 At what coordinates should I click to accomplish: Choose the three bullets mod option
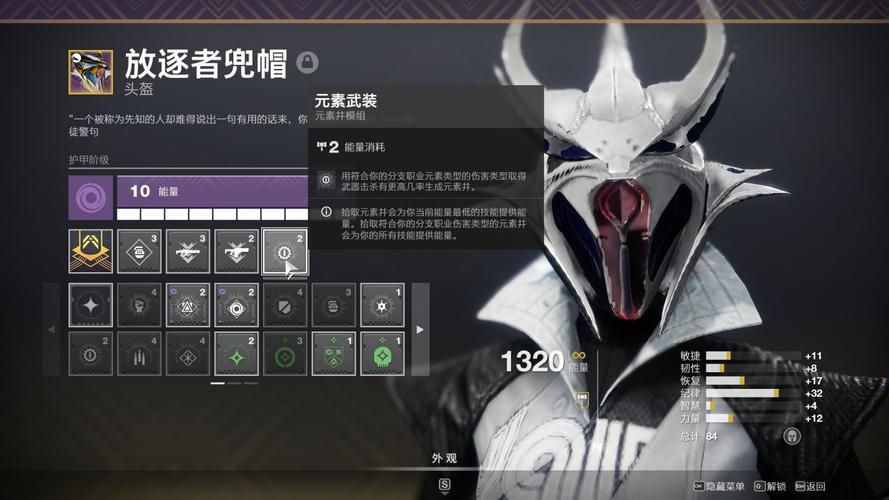[x=139, y=353]
